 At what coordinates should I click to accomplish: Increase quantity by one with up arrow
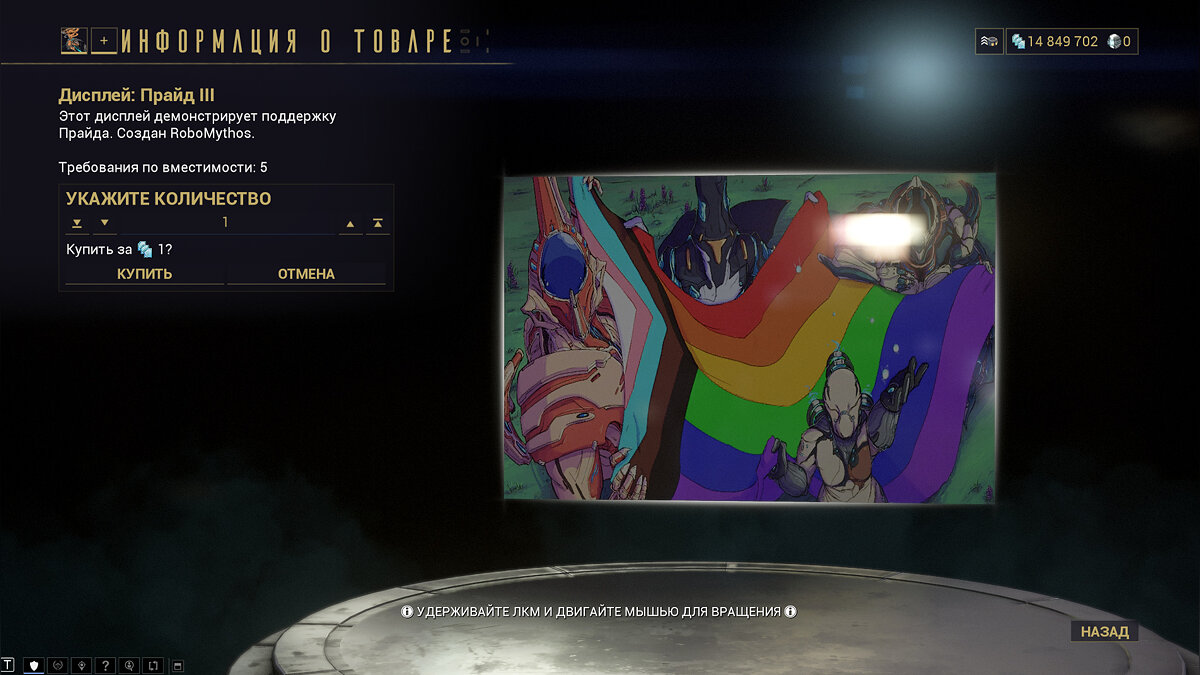pyautogui.click(x=351, y=223)
